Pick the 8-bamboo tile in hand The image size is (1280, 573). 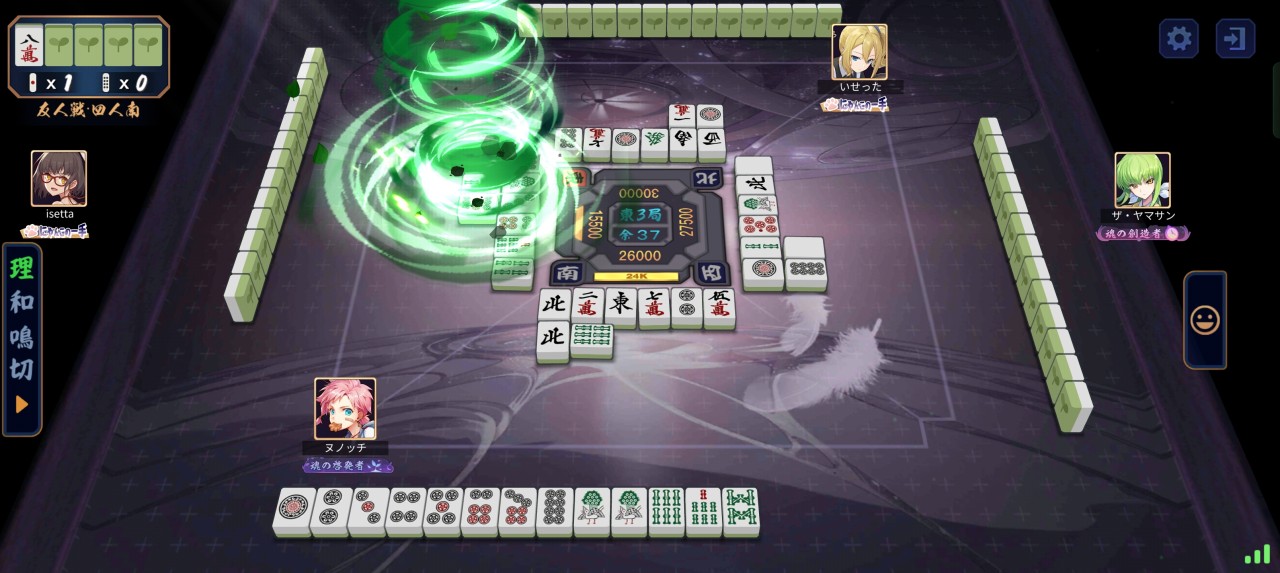click(x=741, y=511)
